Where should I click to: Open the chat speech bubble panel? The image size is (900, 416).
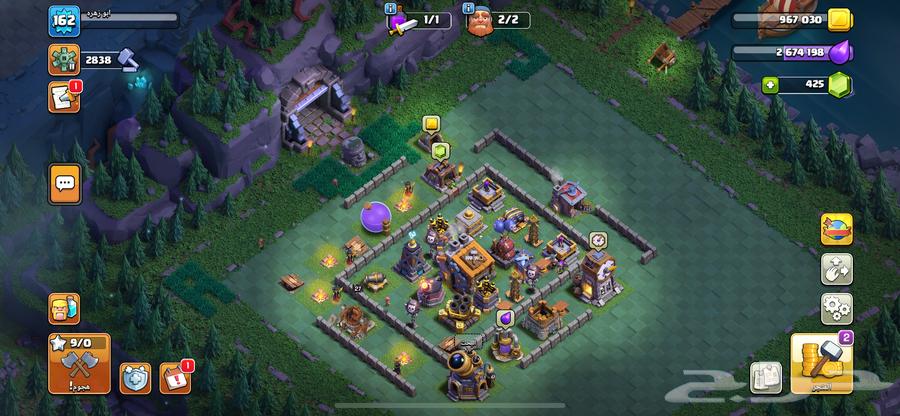pyautogui.click(x=64, y=184)
